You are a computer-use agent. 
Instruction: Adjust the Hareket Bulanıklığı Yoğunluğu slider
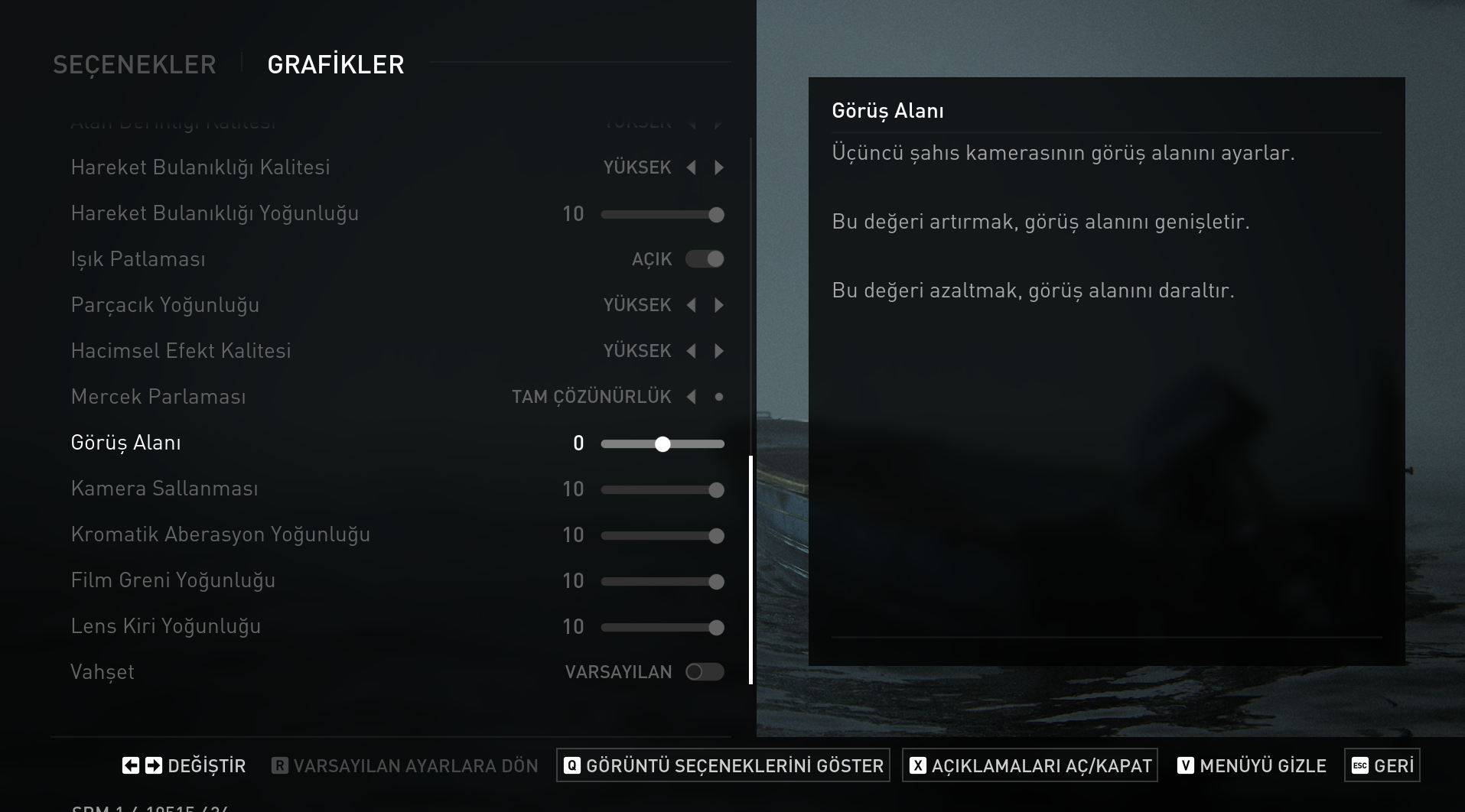pos(663,215)
